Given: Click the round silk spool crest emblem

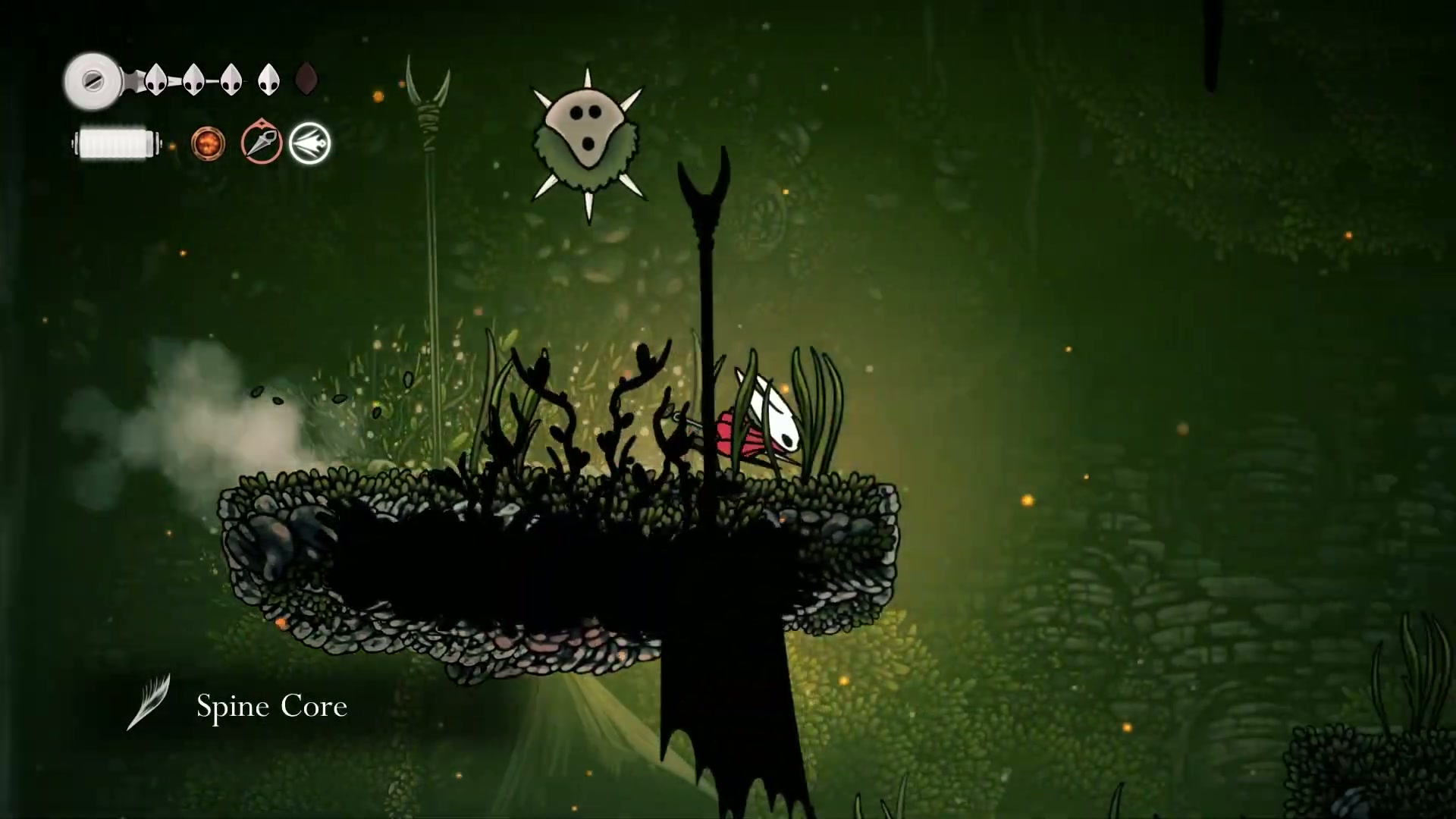Looking at the screenshot, I should pyautogui.click(x=93, y=80).
